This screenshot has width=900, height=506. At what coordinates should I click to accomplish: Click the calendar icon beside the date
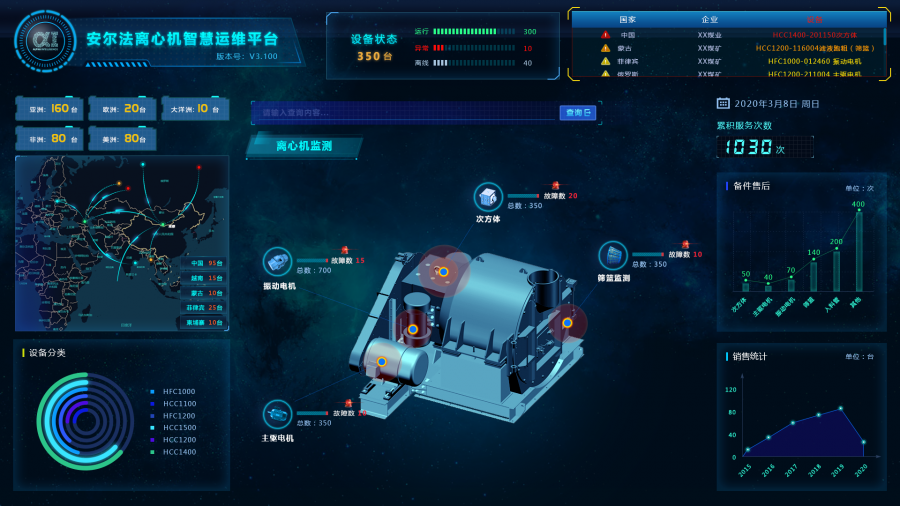click(x=723, y=103)
